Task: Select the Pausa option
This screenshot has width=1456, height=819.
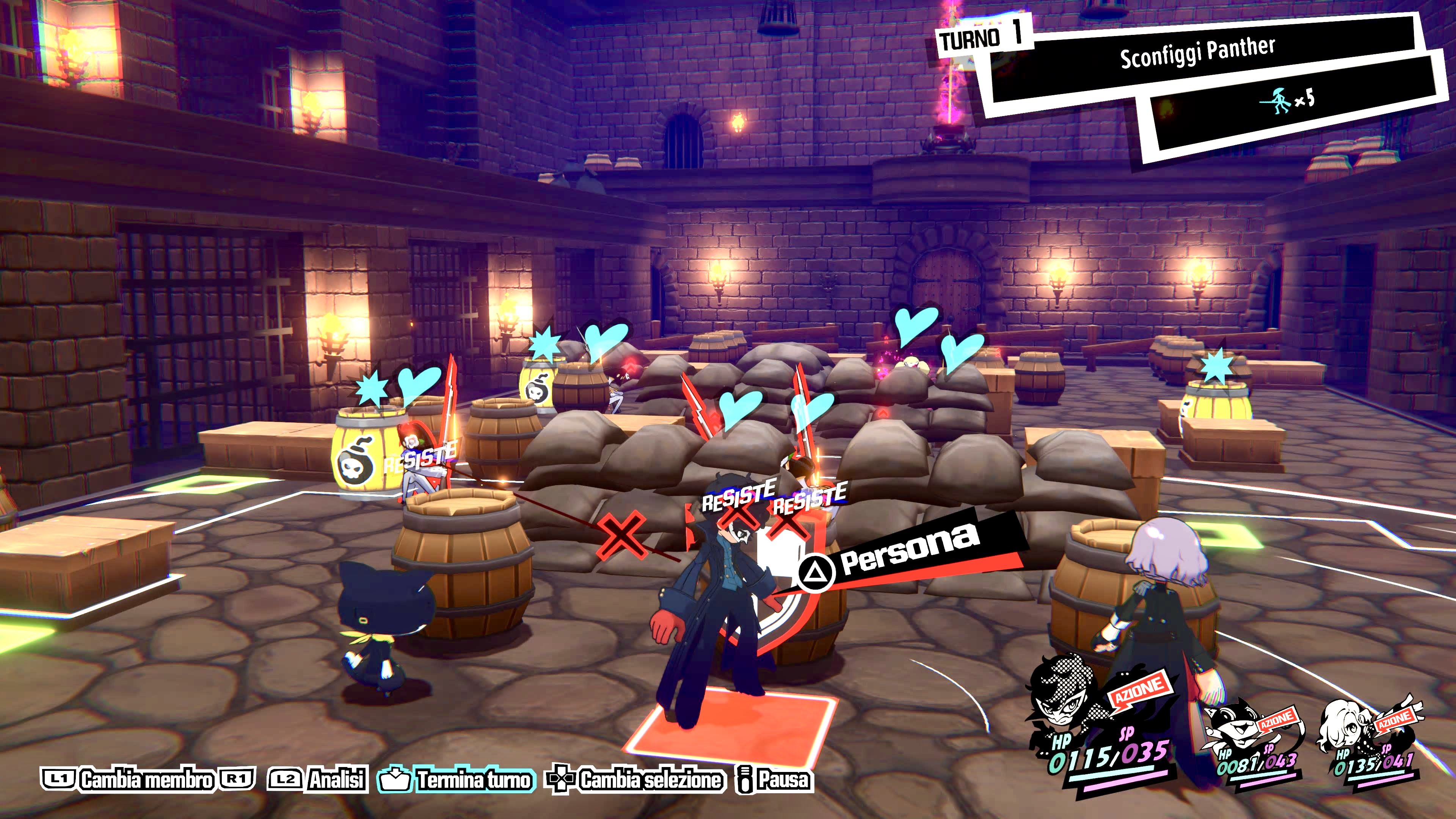Action: point(783,780)
